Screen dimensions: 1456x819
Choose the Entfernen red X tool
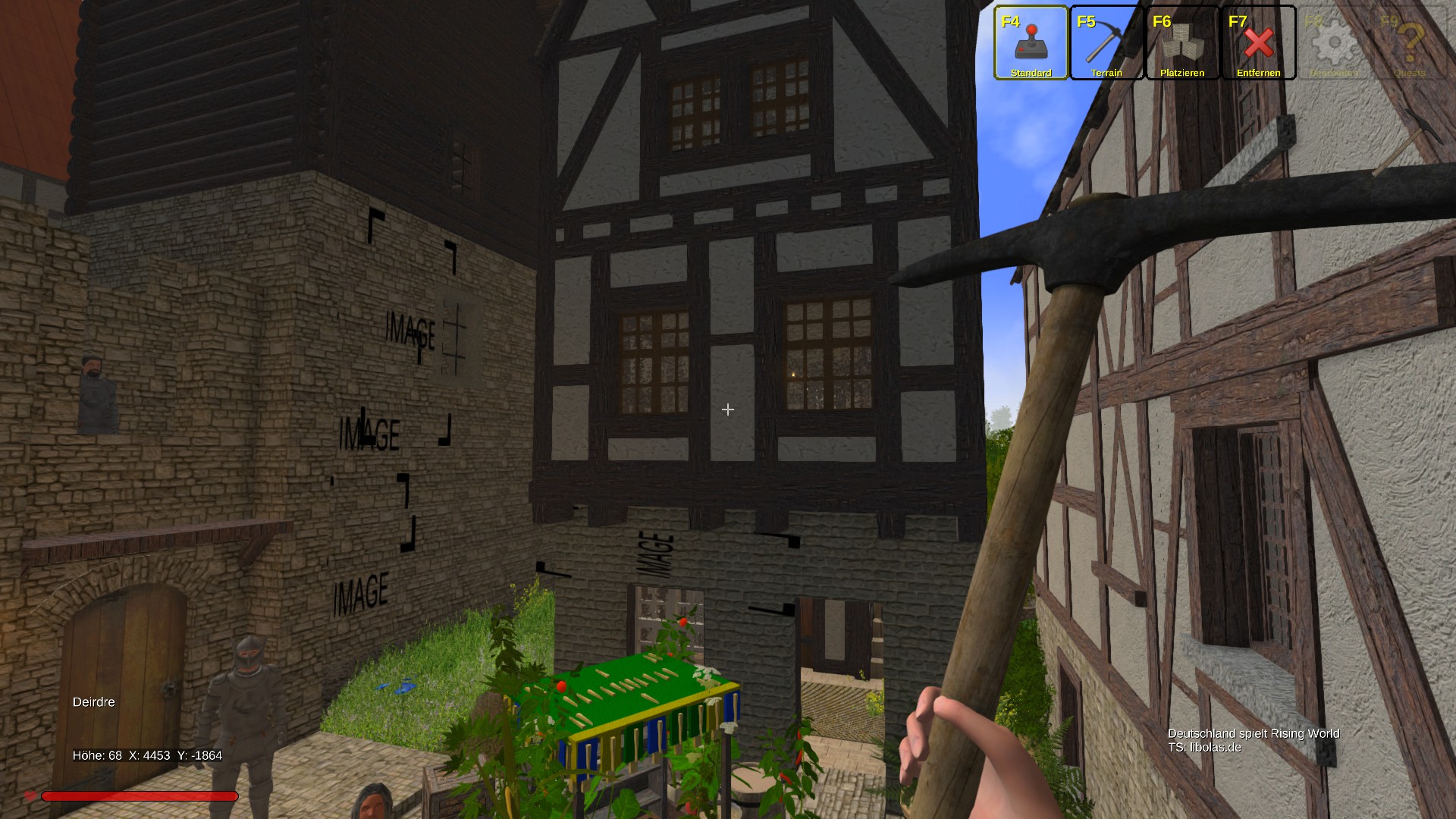(1258, 43)
